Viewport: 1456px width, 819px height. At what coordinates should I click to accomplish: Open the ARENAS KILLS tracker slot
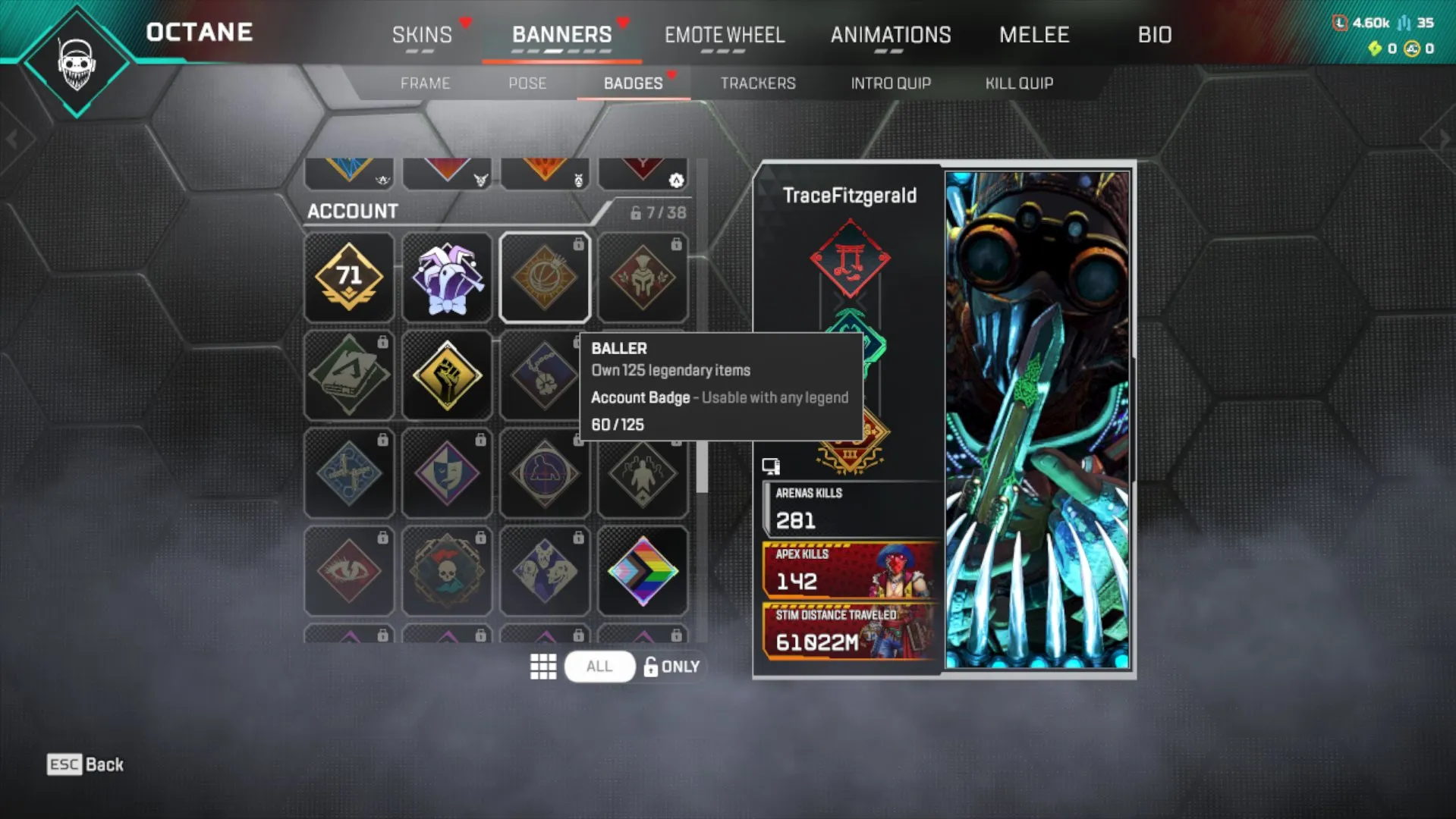[846, 508]
